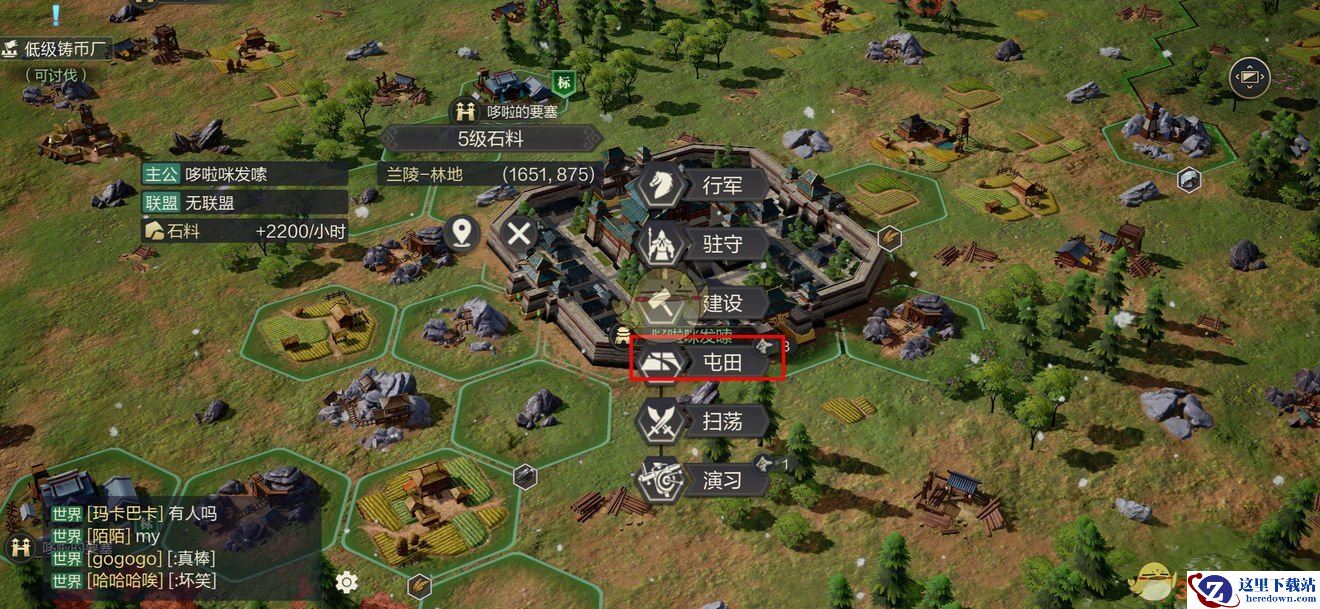1320x609 pixels.
Task: Toggle the camera view control button
Action: point(1249,78)
